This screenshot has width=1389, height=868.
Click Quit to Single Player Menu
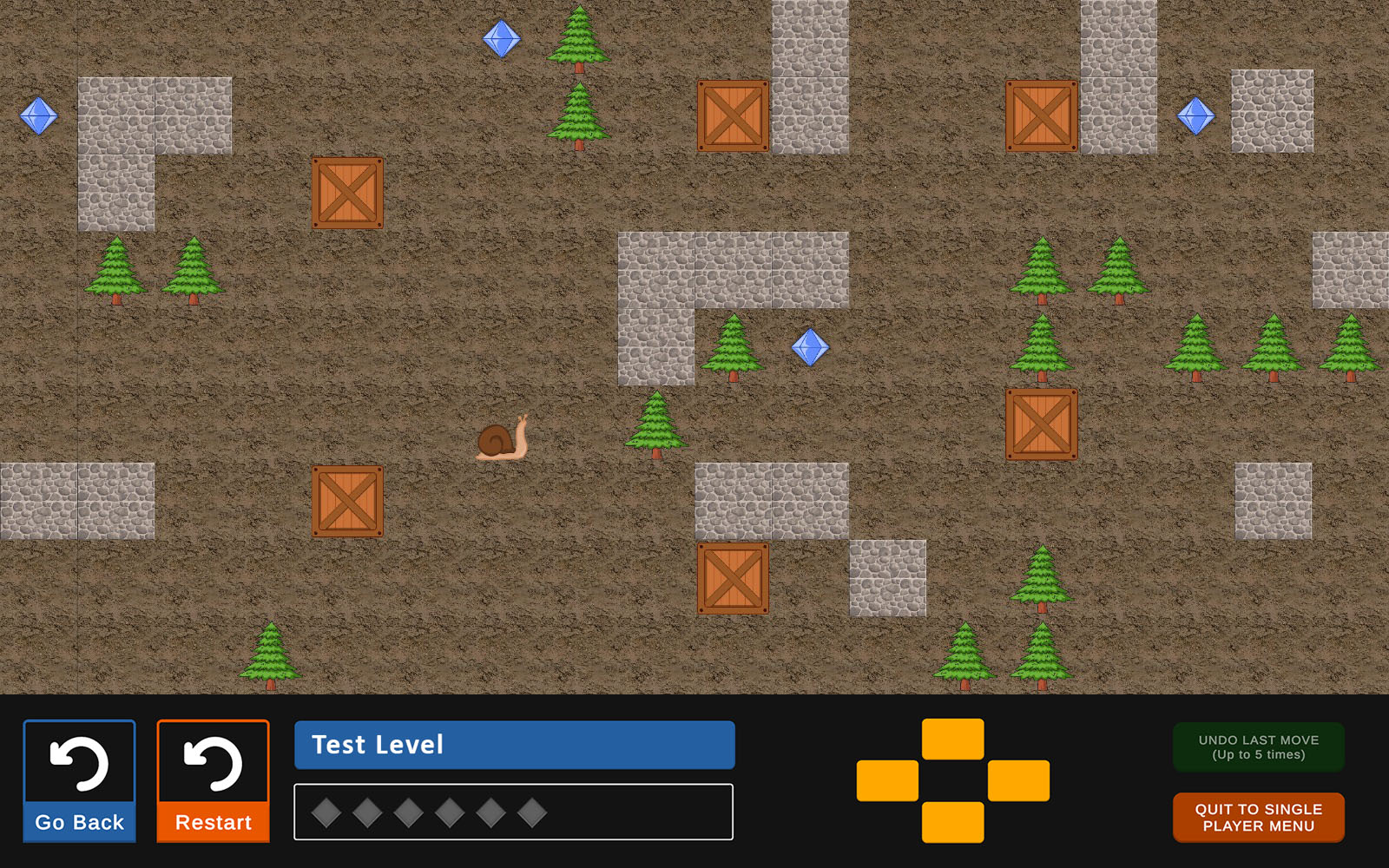(x=1257, y=816)
